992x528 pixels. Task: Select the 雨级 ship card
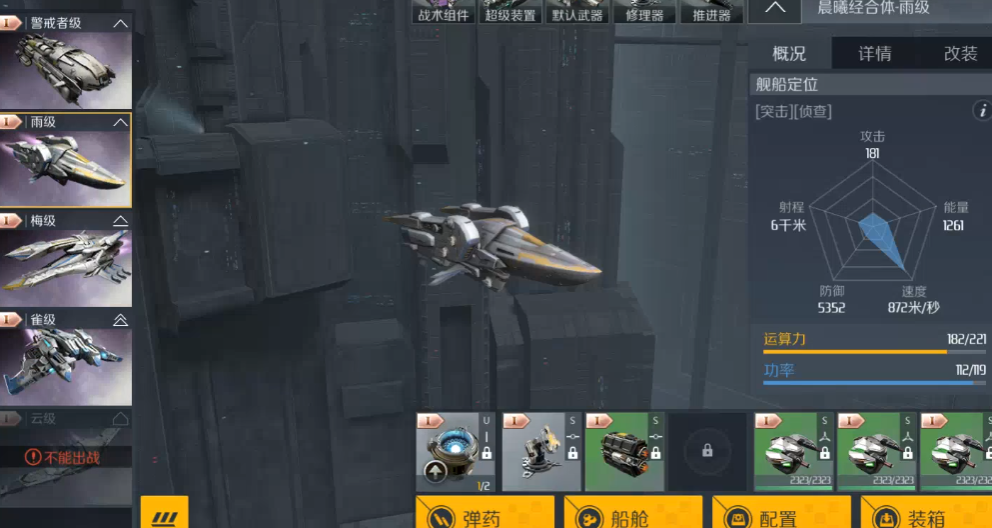click(x=66, y=160)
